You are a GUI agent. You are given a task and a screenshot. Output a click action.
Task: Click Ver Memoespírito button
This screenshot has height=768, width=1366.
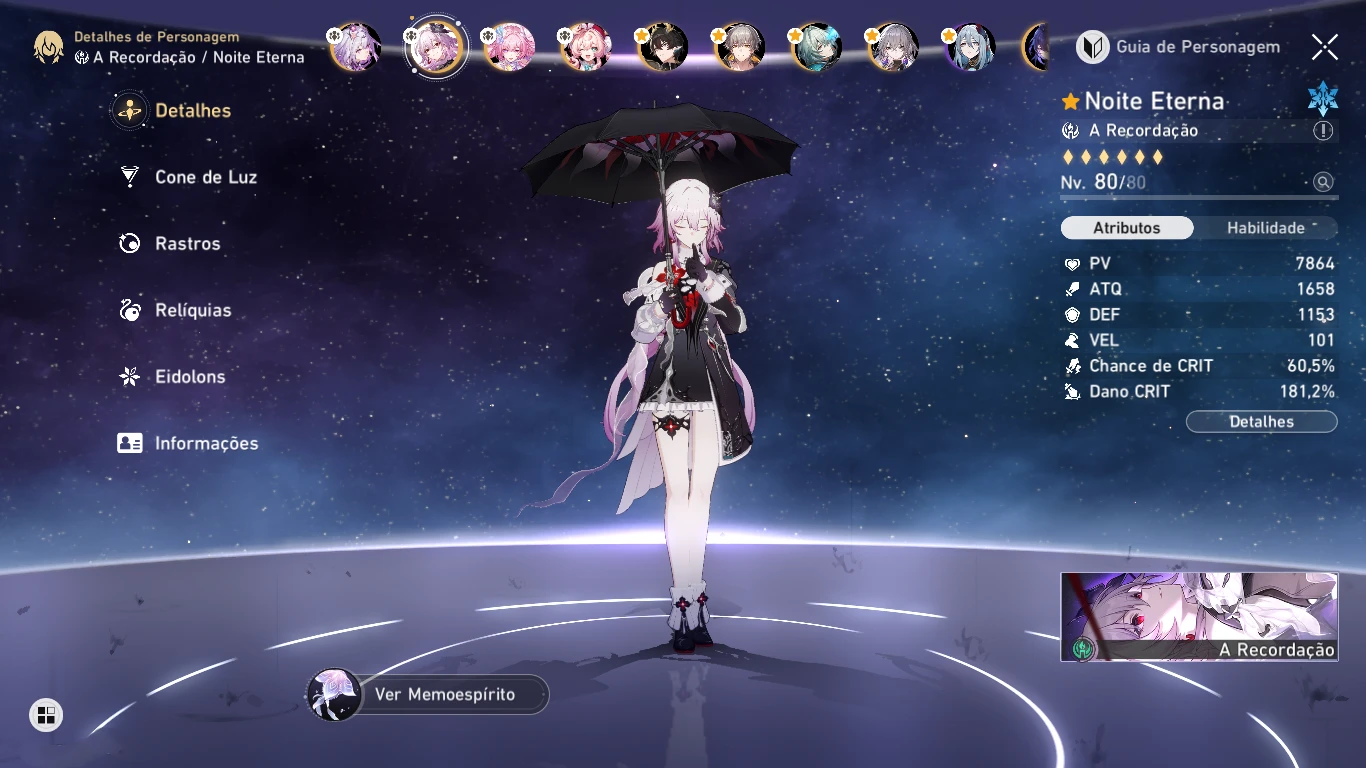(444, 694)
